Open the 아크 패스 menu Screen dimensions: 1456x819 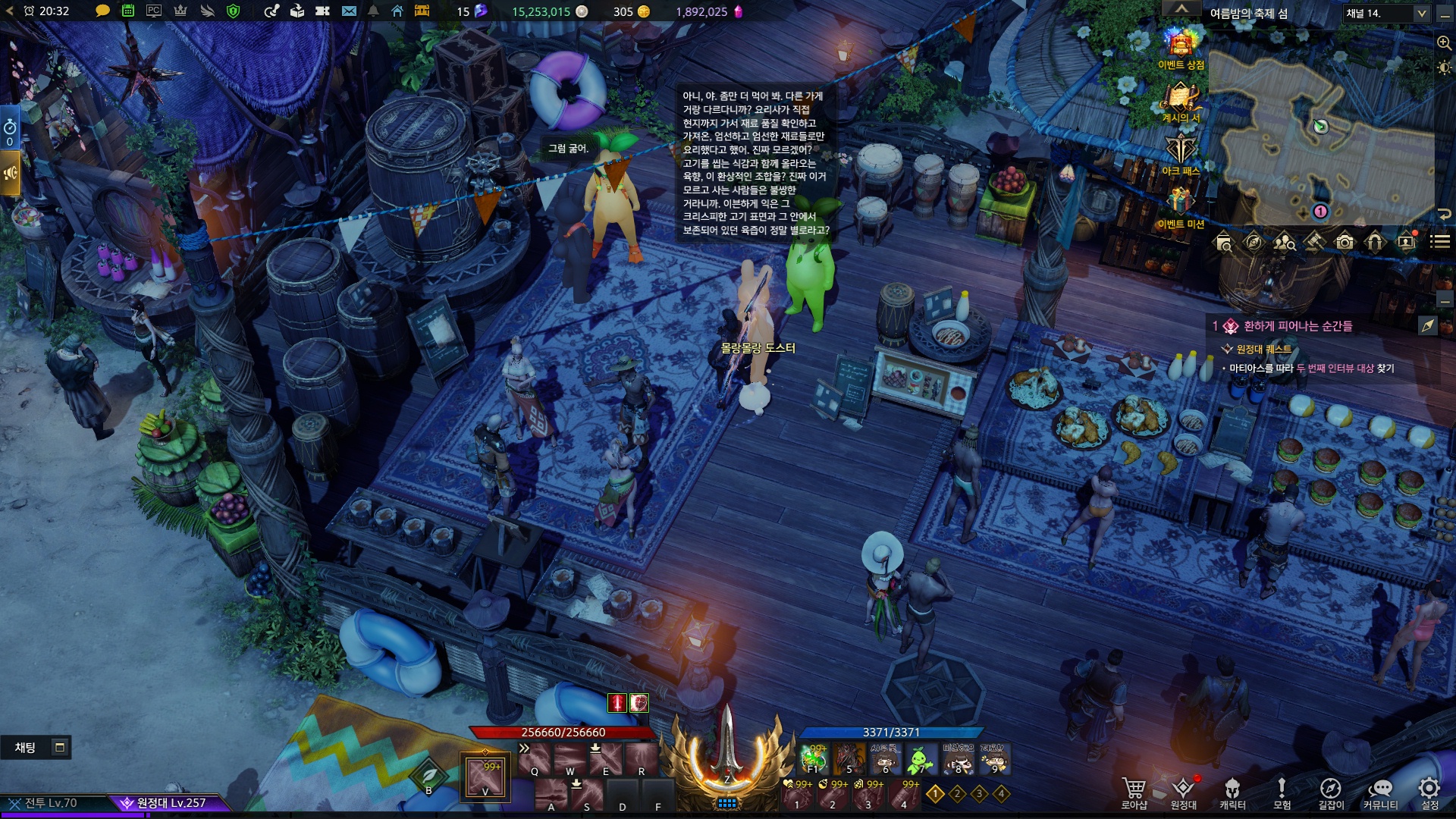pyautogui.click(x=1180, y=150)
